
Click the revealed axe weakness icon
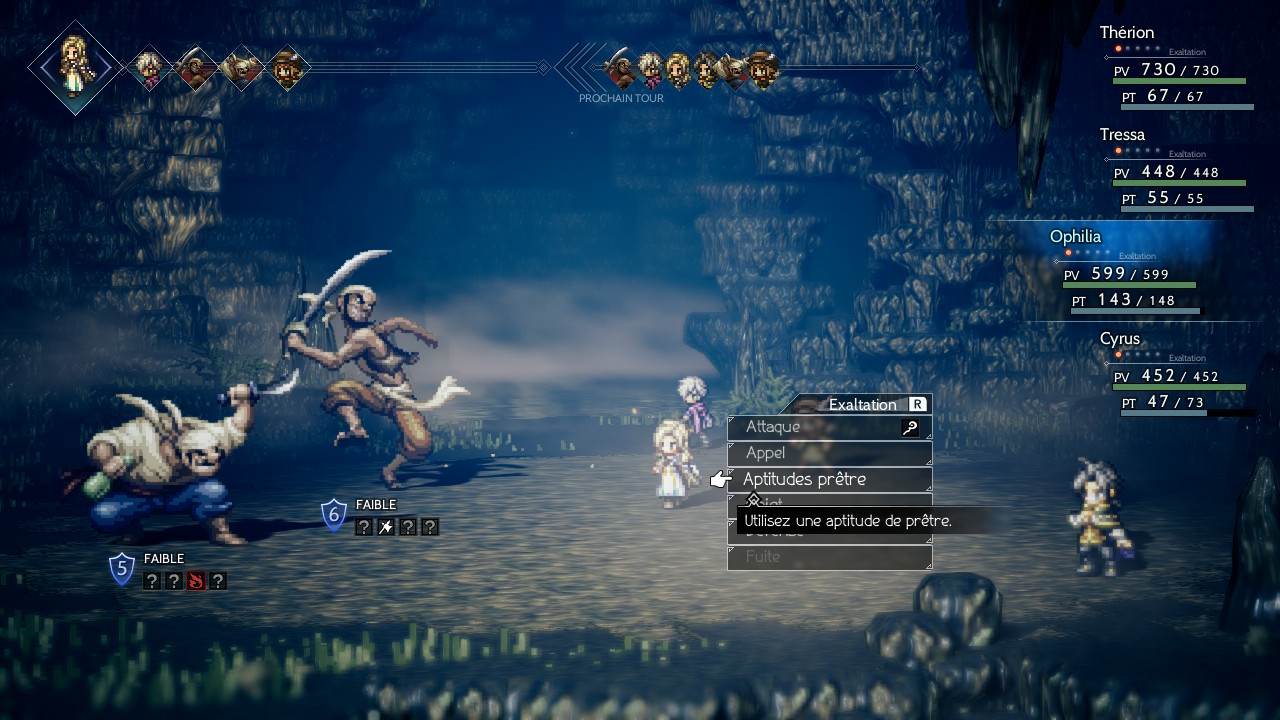pyautogui.click(x=385, y=527)
